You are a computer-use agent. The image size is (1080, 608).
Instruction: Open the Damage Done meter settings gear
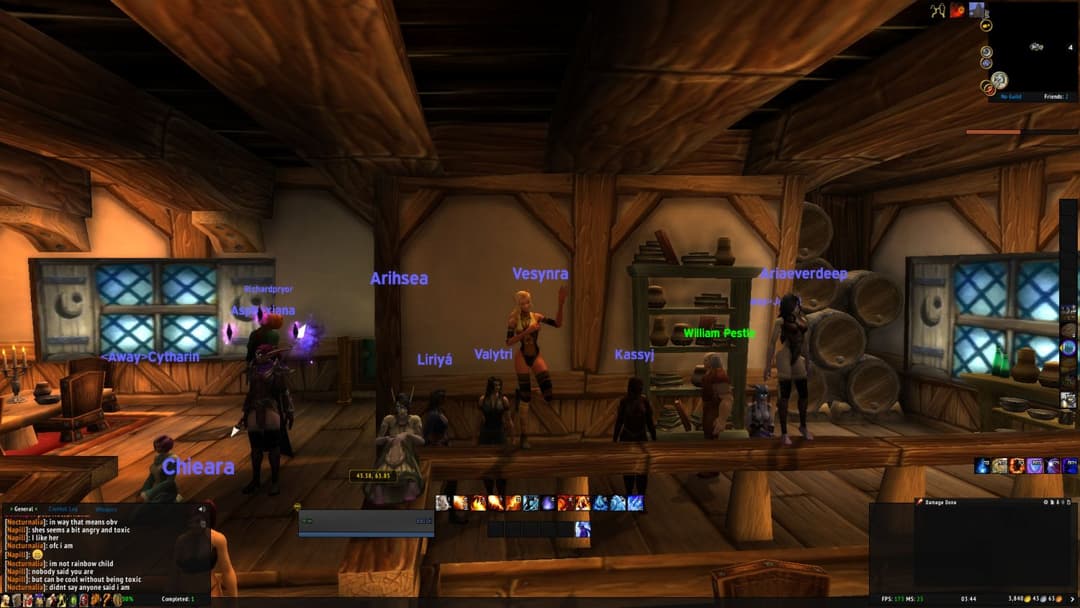[x=1045, y=502]
